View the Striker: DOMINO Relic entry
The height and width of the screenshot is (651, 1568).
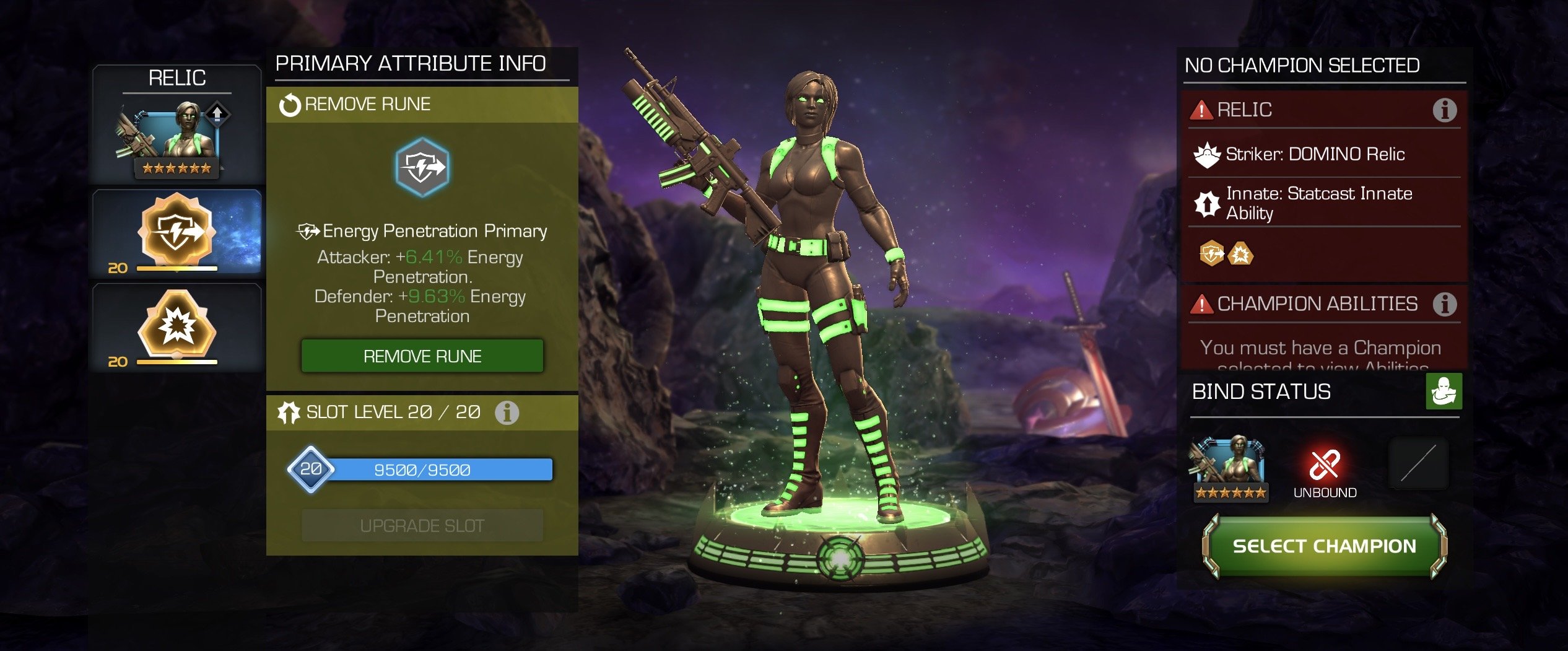[x=1314, y=154]
